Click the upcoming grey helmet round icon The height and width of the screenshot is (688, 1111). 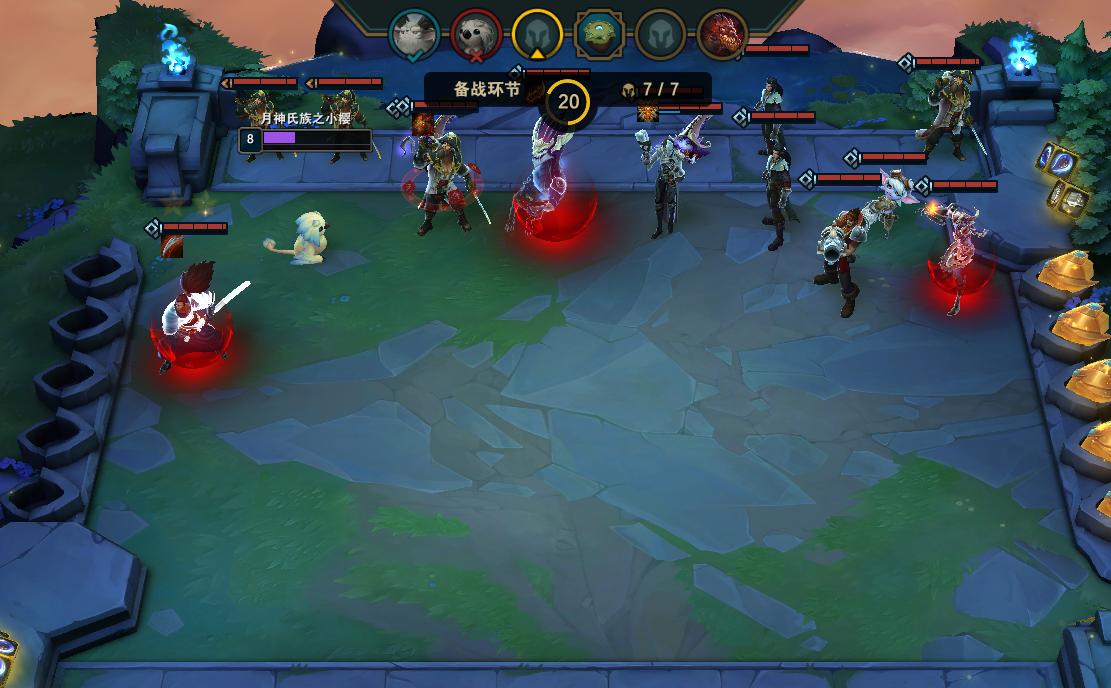660,34
